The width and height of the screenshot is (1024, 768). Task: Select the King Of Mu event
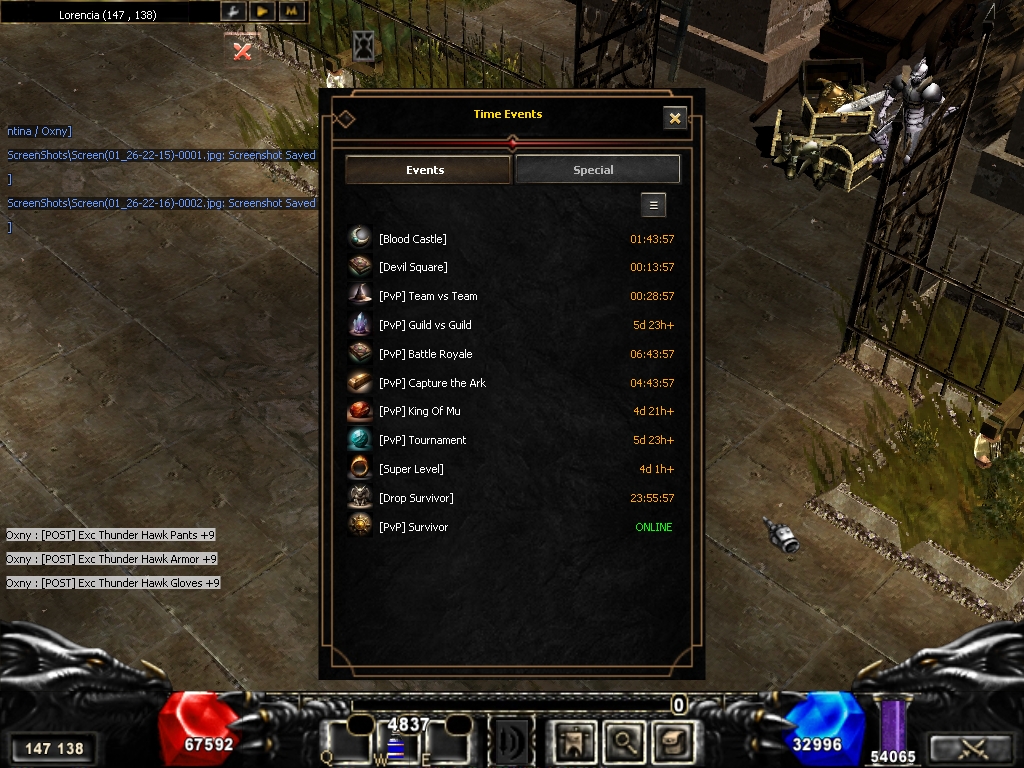pyautogui.click(x=420, y=411)
